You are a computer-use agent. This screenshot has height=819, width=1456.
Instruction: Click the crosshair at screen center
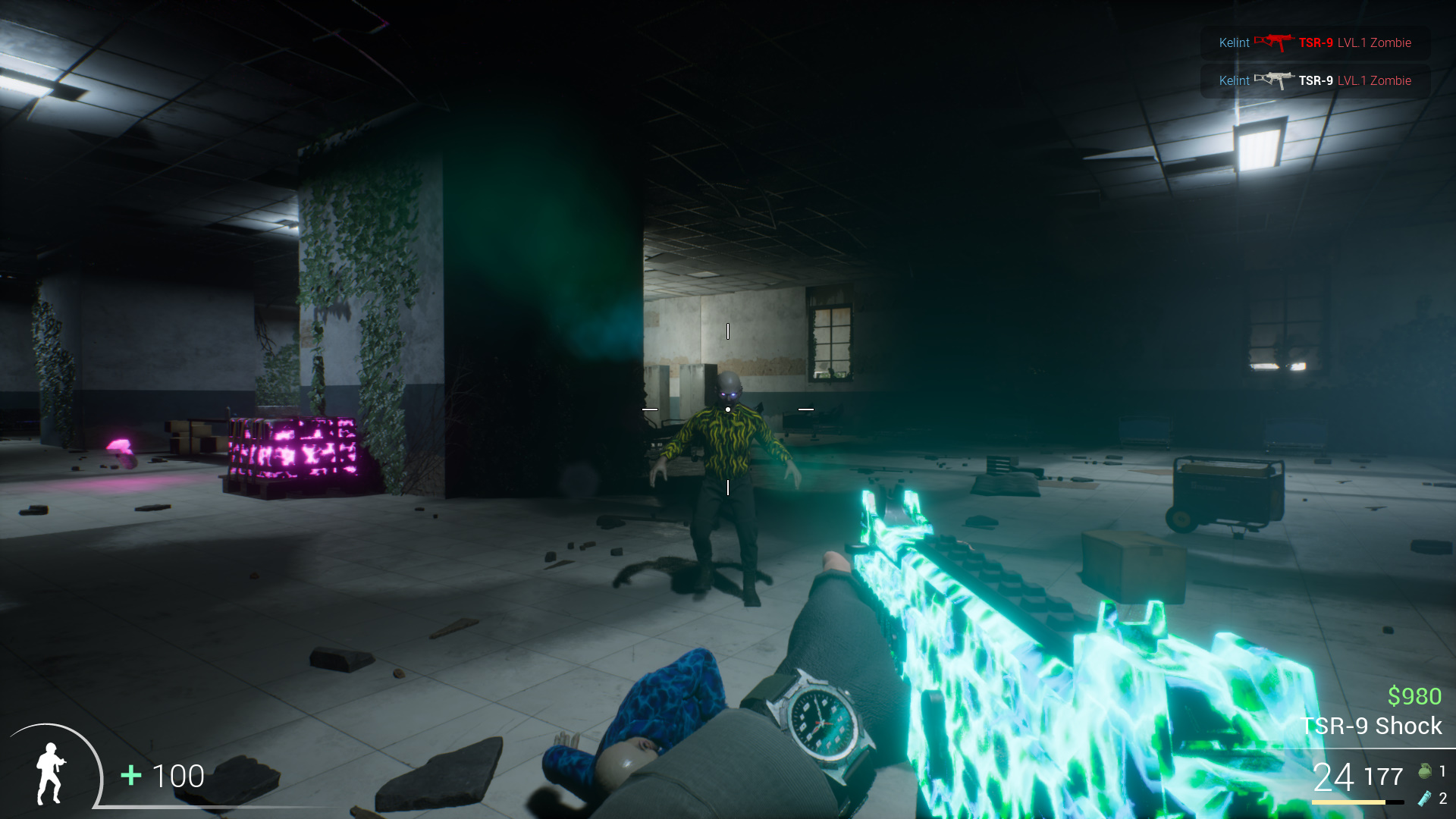(x=728, y=409)
